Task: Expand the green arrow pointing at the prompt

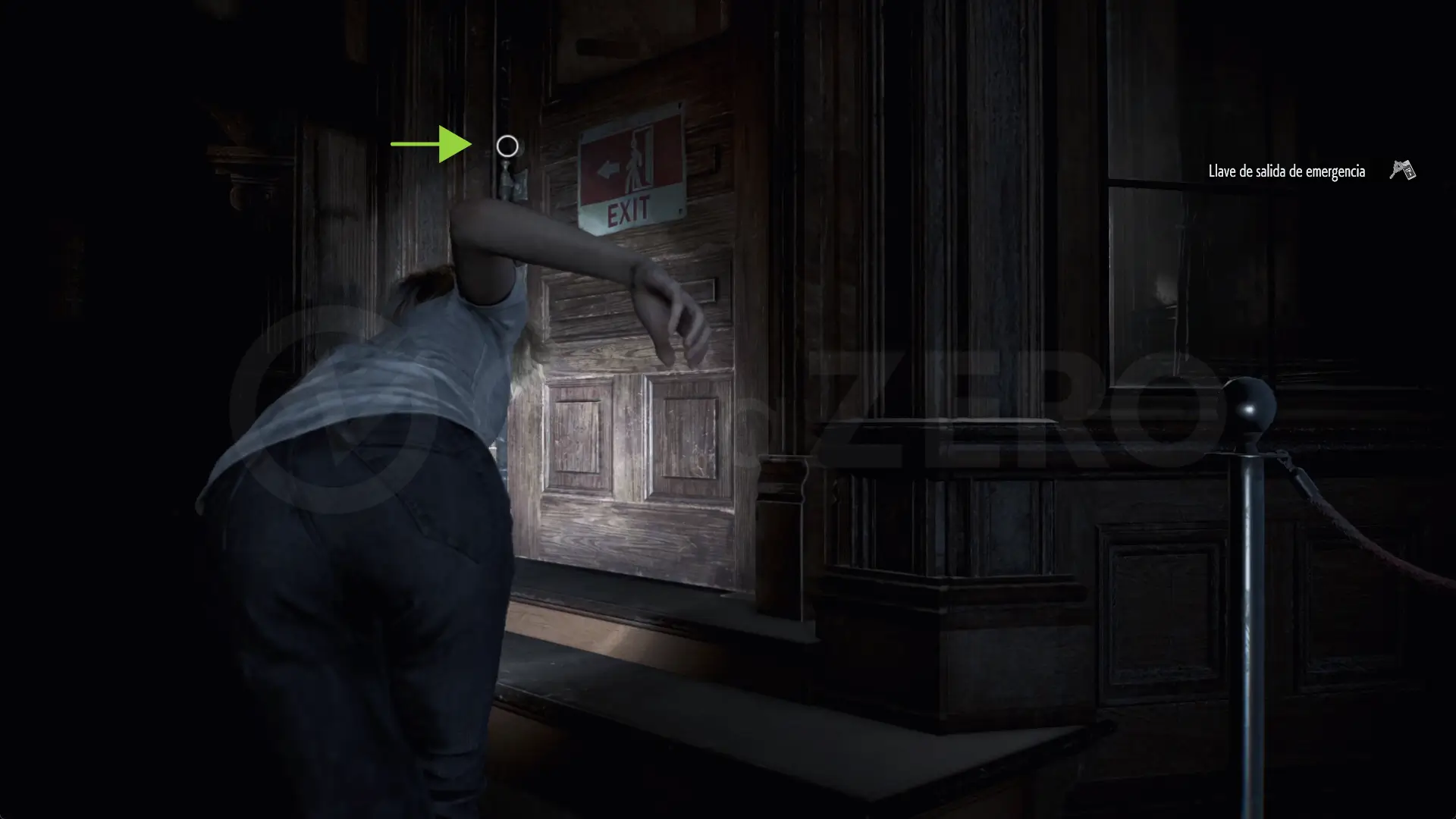Action: 432,144
